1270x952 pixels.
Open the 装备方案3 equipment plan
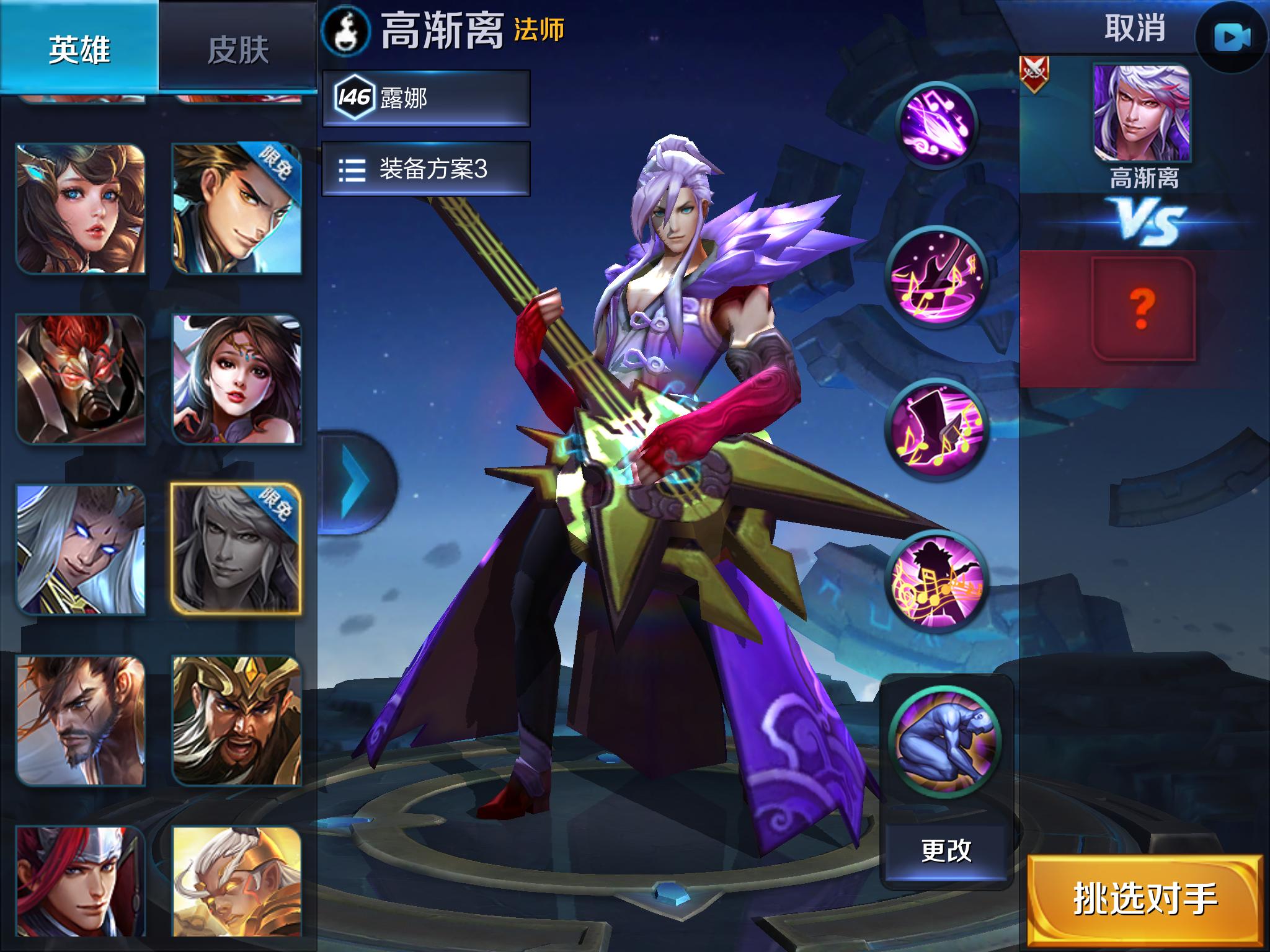[x=426, y=169]
